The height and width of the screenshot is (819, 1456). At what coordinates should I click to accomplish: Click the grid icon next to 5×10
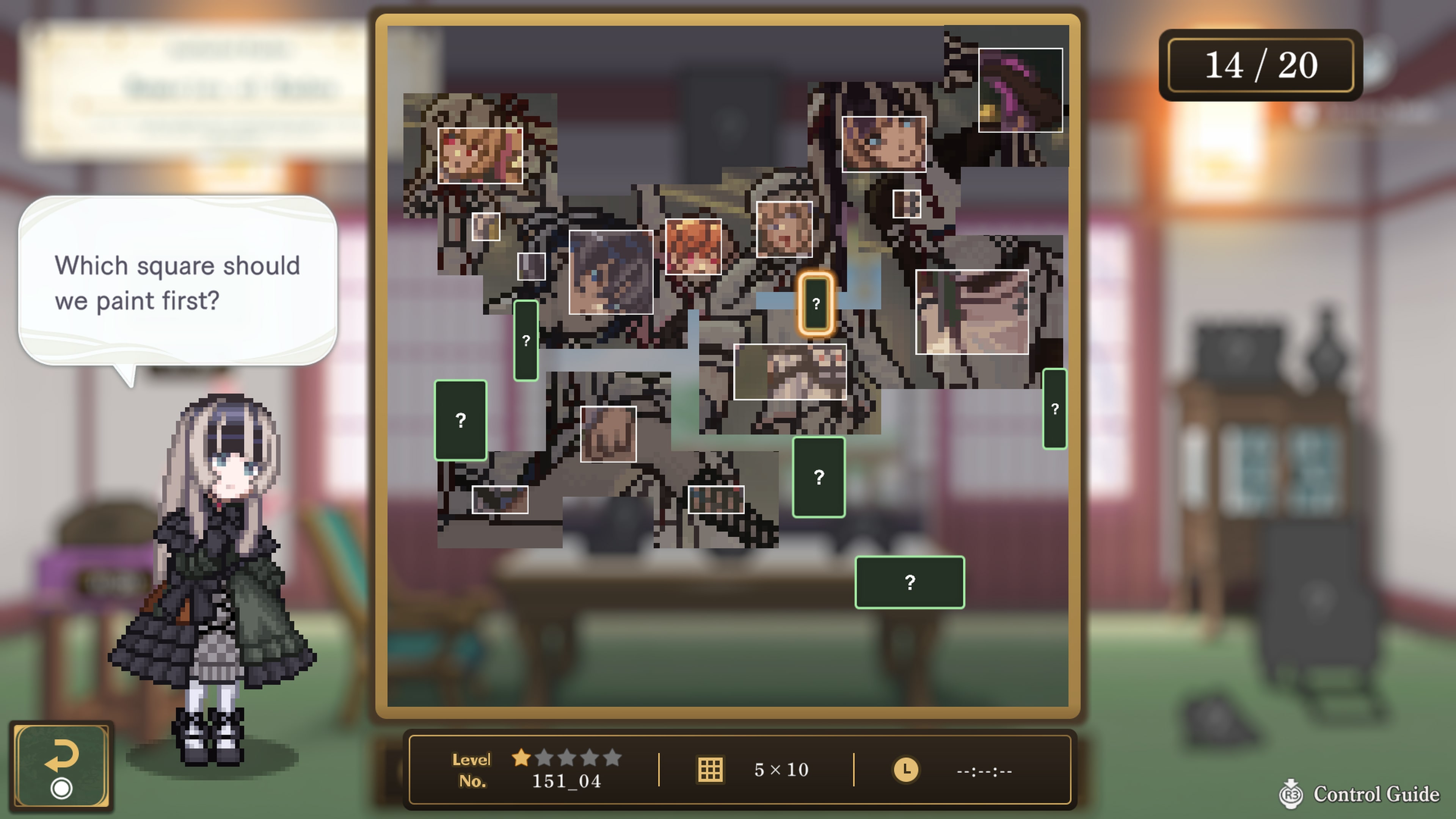coord(711,770)
